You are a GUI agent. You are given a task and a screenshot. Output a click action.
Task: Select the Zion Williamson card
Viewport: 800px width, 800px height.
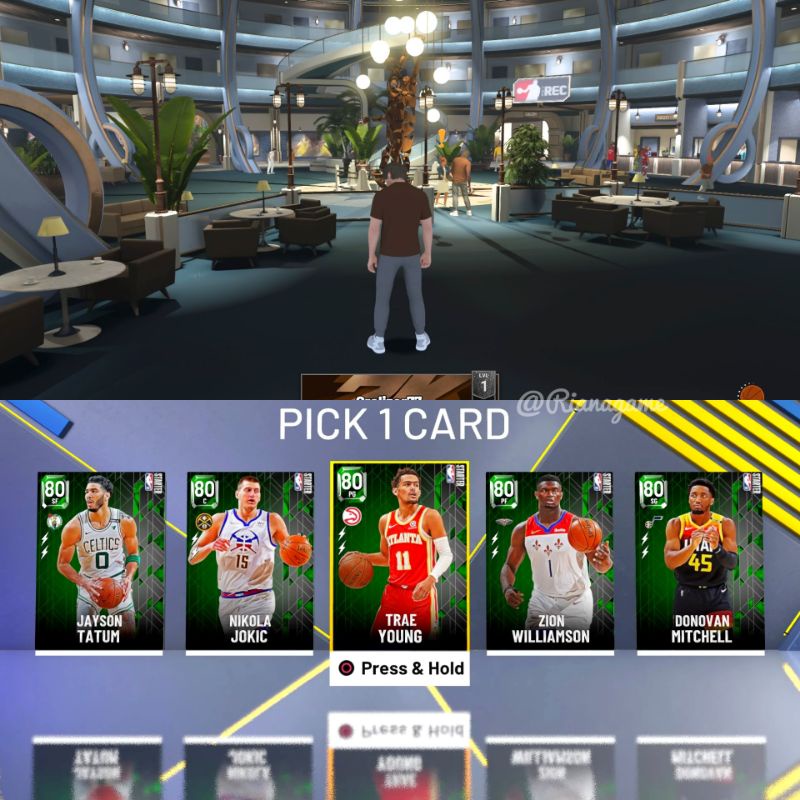point(549,560)
